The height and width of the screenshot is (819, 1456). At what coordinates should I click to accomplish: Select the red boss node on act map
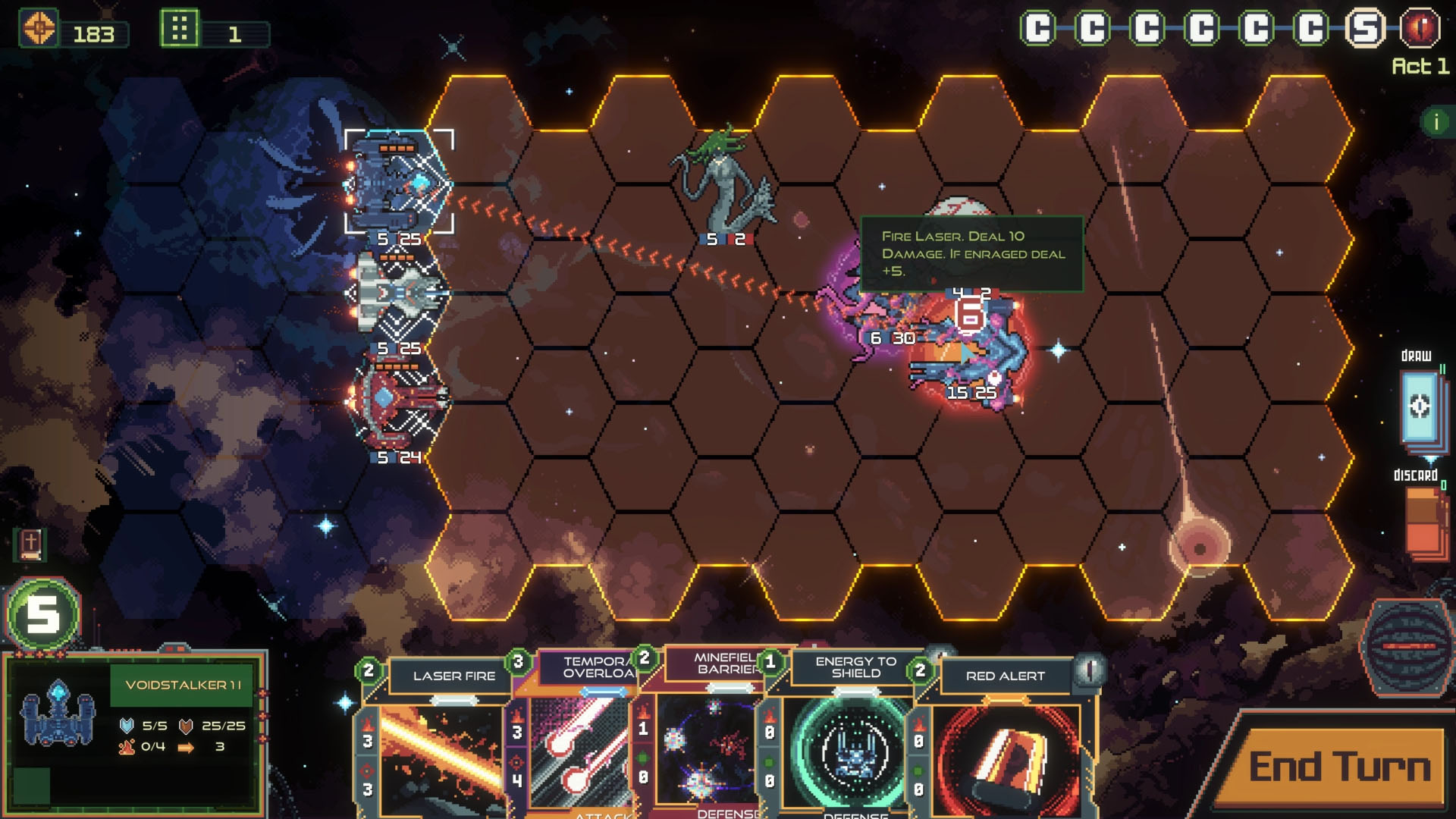pyautogui.click(x=1420, y=29)
